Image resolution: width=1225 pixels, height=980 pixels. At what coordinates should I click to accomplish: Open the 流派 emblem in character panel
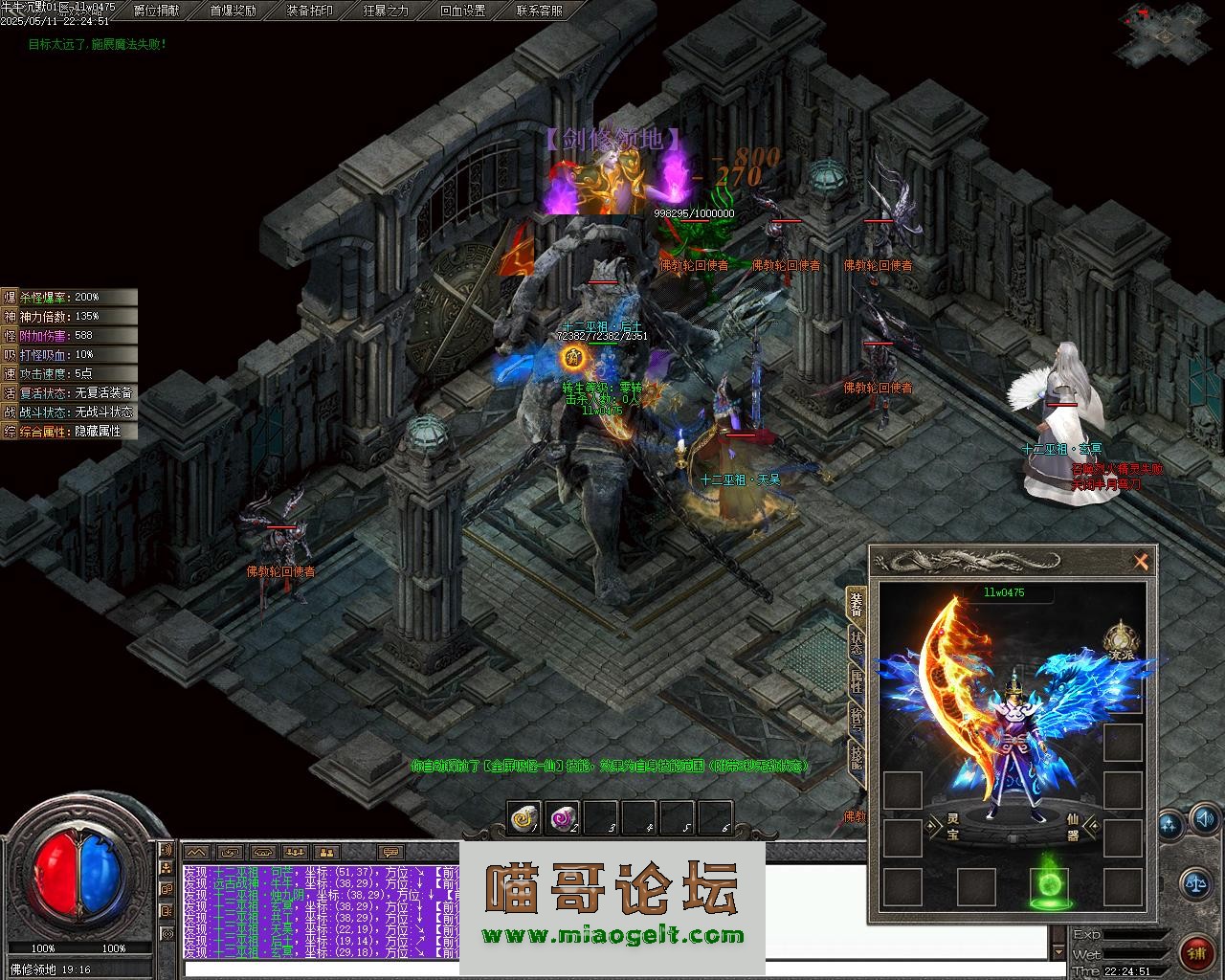coord(1120,638)
